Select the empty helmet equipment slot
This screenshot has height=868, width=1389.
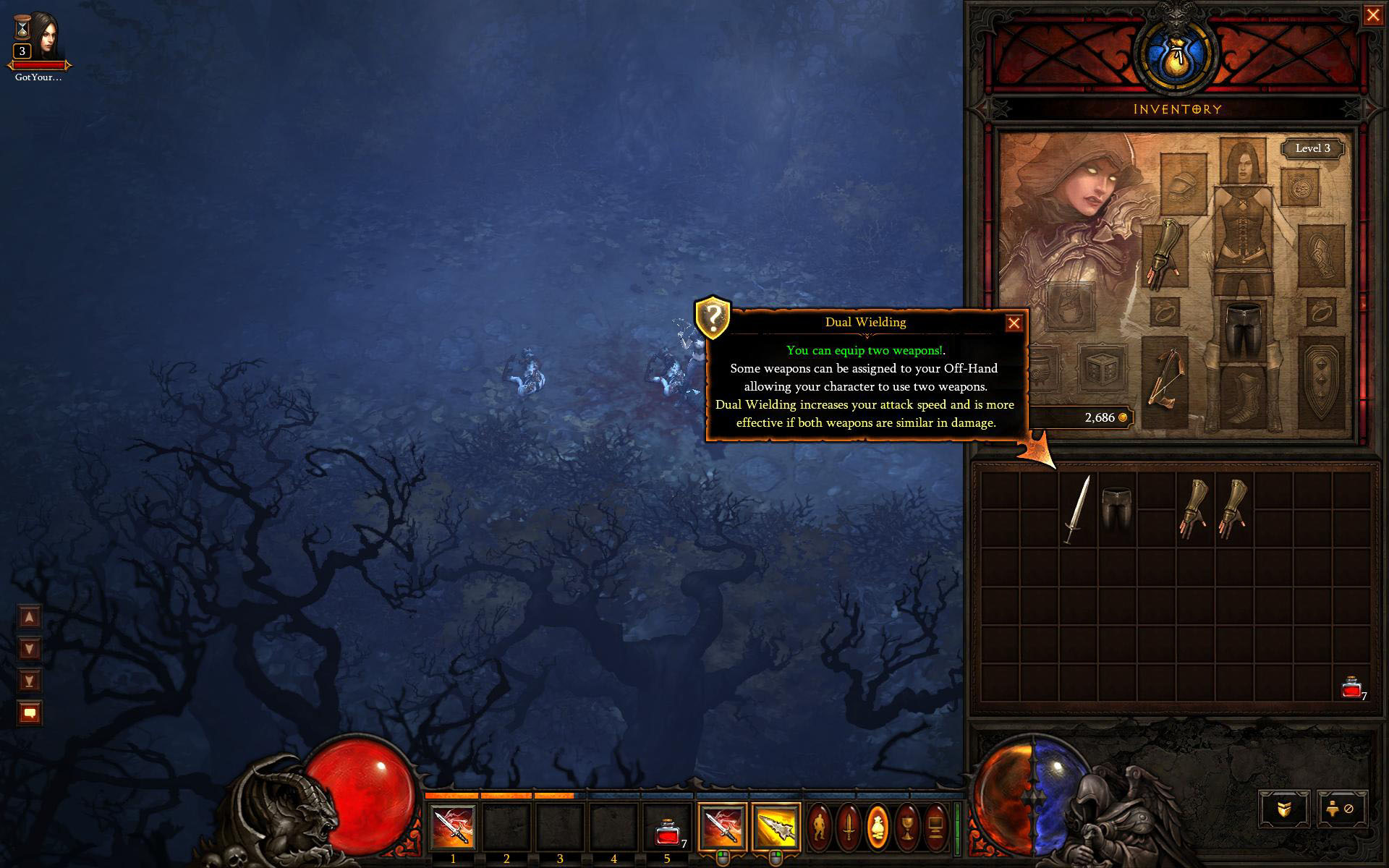point(1183,181)
